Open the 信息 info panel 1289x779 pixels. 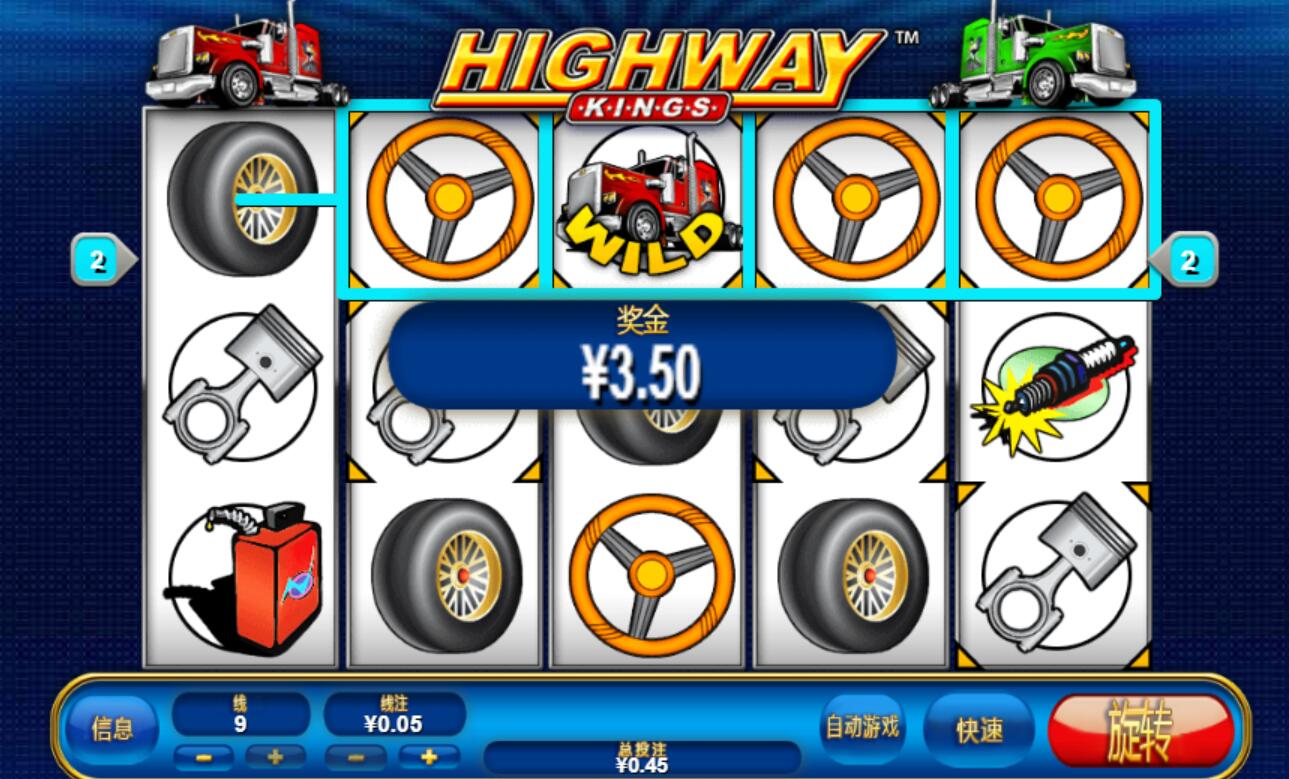click(x=111, y=728)
